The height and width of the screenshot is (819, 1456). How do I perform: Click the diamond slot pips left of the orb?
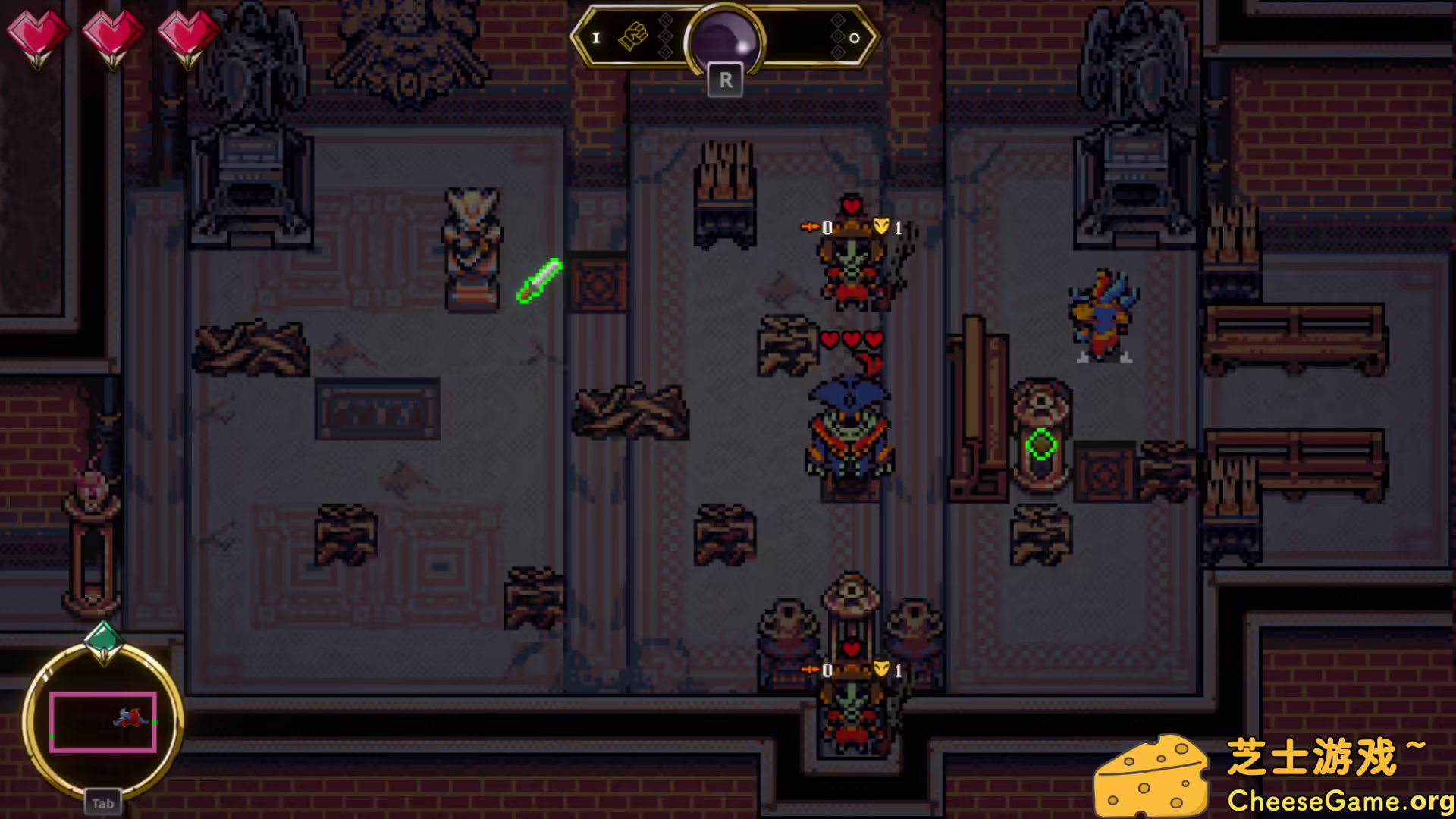[x=667, y=34]
